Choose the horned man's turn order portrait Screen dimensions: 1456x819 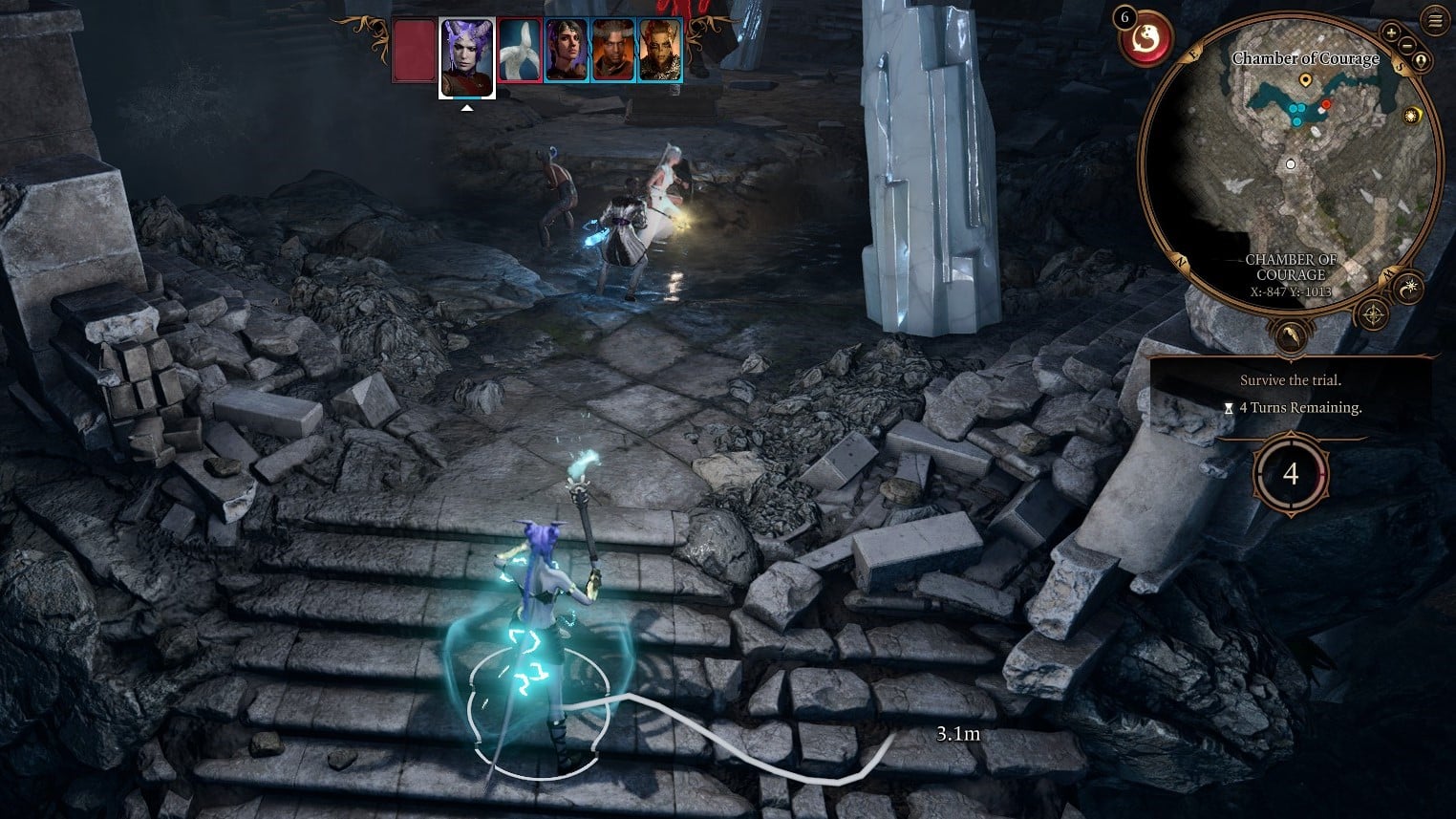point(613,50)
